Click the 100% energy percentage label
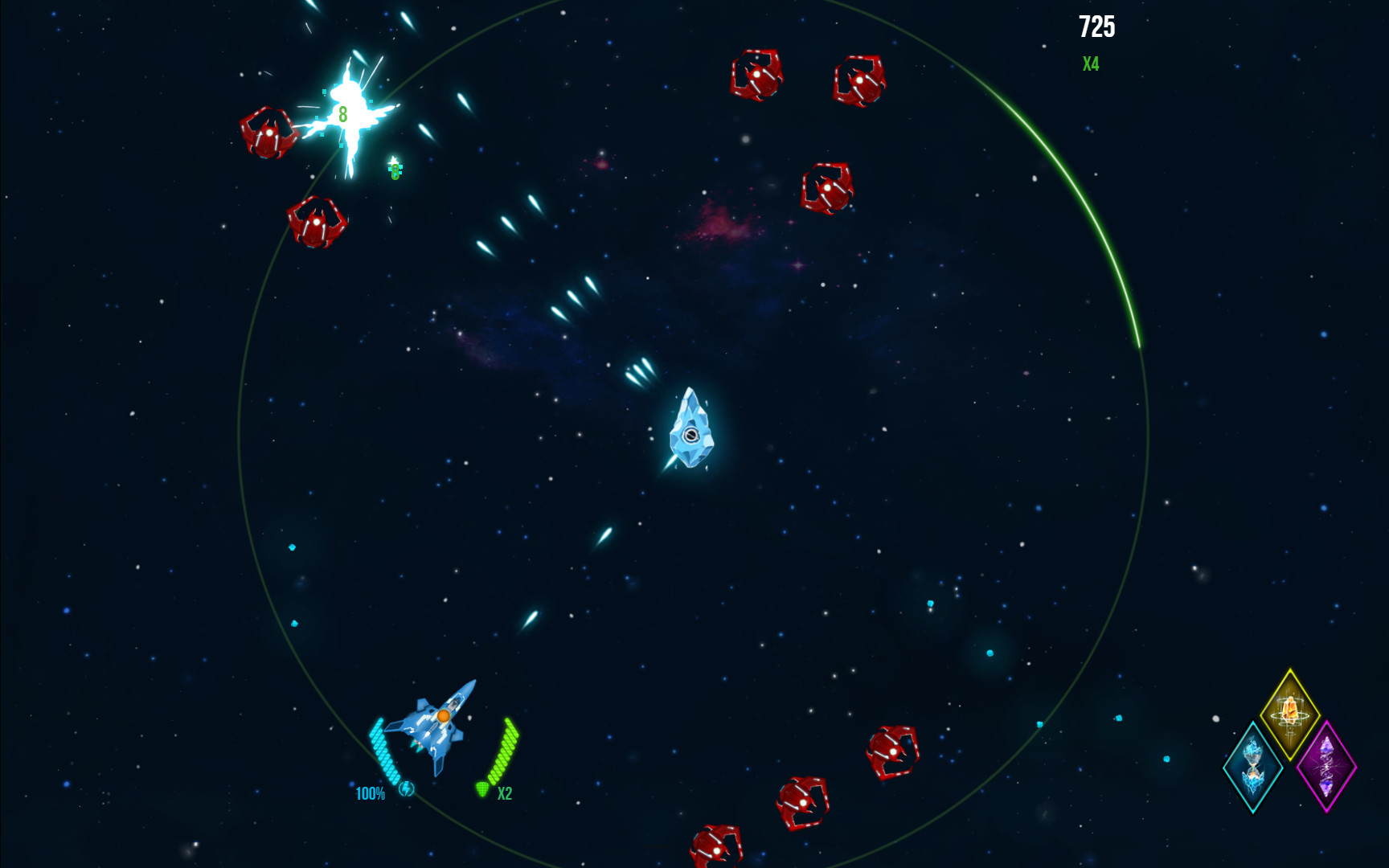Screen dimensions: 1389x868 [370, 794]
